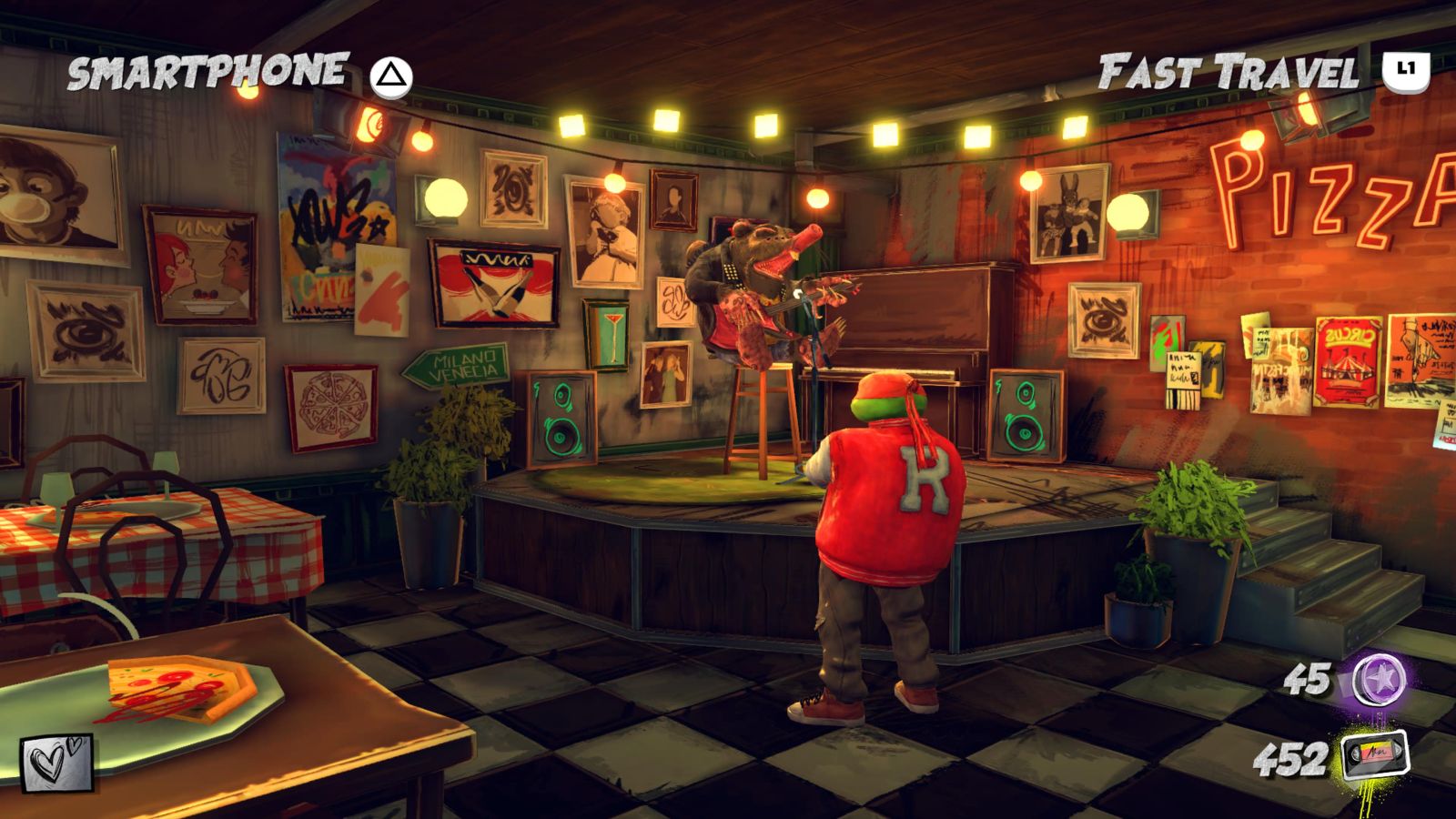
Task: Select the cassette tape currency icon
Action: pyautogui.click(x=1375, y=756)
